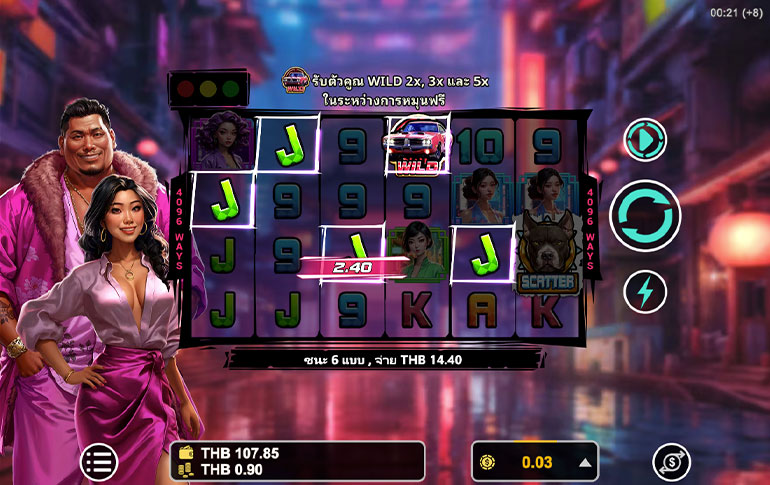Open the hamburger menu

pos(98,461)
